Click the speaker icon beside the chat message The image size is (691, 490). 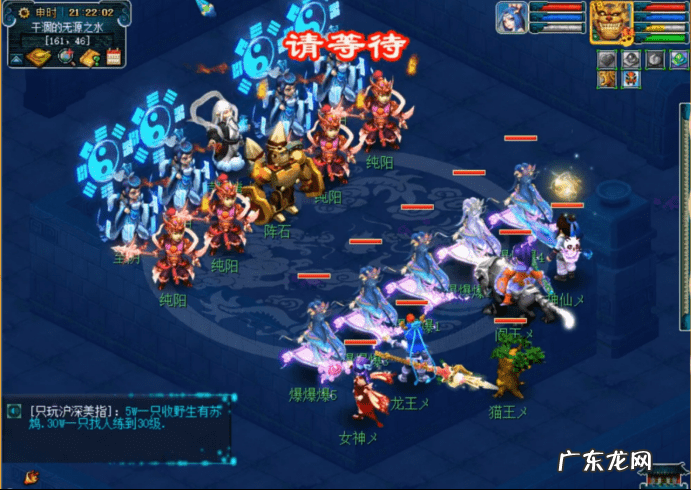pyautogui.click(x=12, y=411)
